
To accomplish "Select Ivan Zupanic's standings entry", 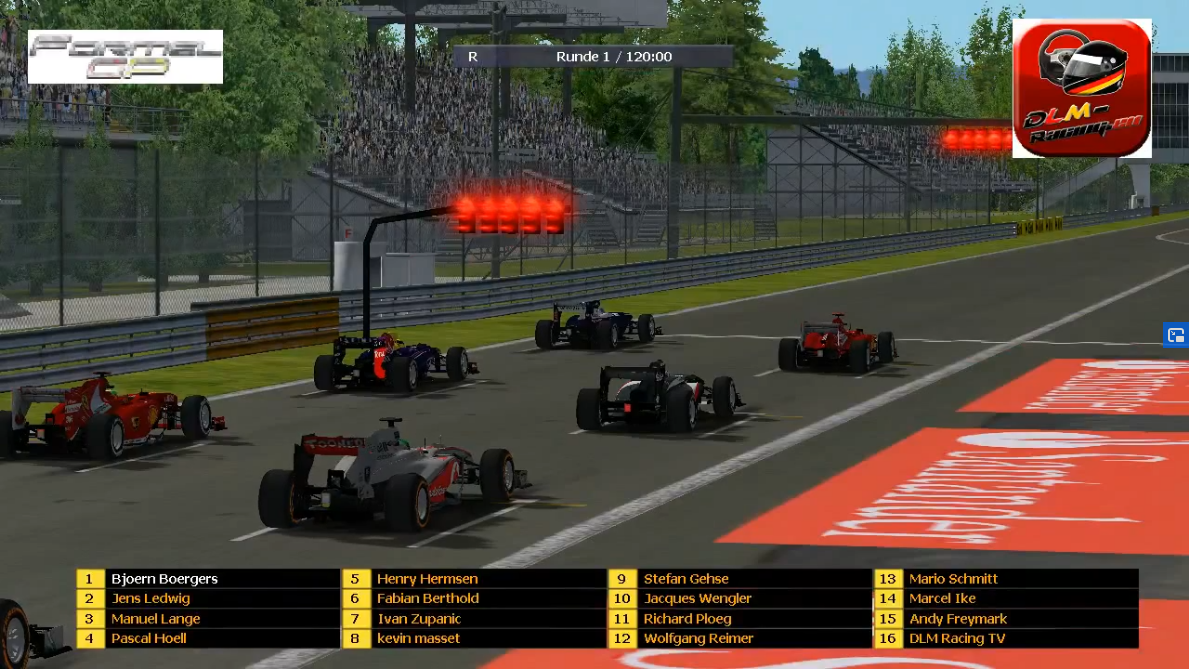I will click(418, 619).
